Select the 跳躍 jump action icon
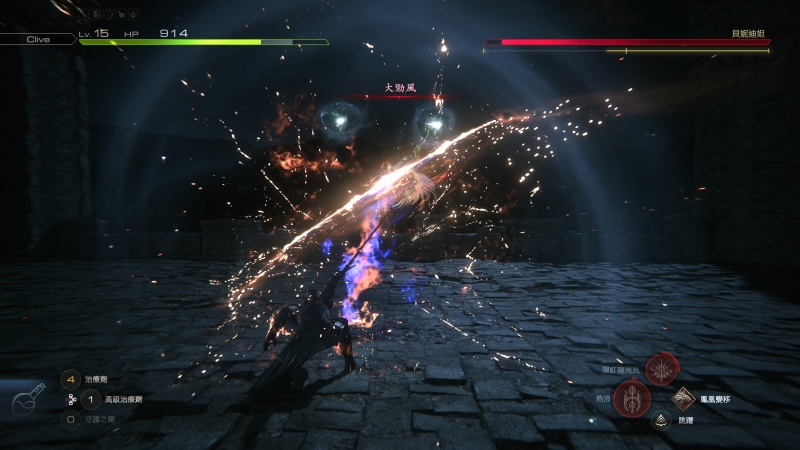The height and width of the screenshot is (450, 800). [660, 421]
